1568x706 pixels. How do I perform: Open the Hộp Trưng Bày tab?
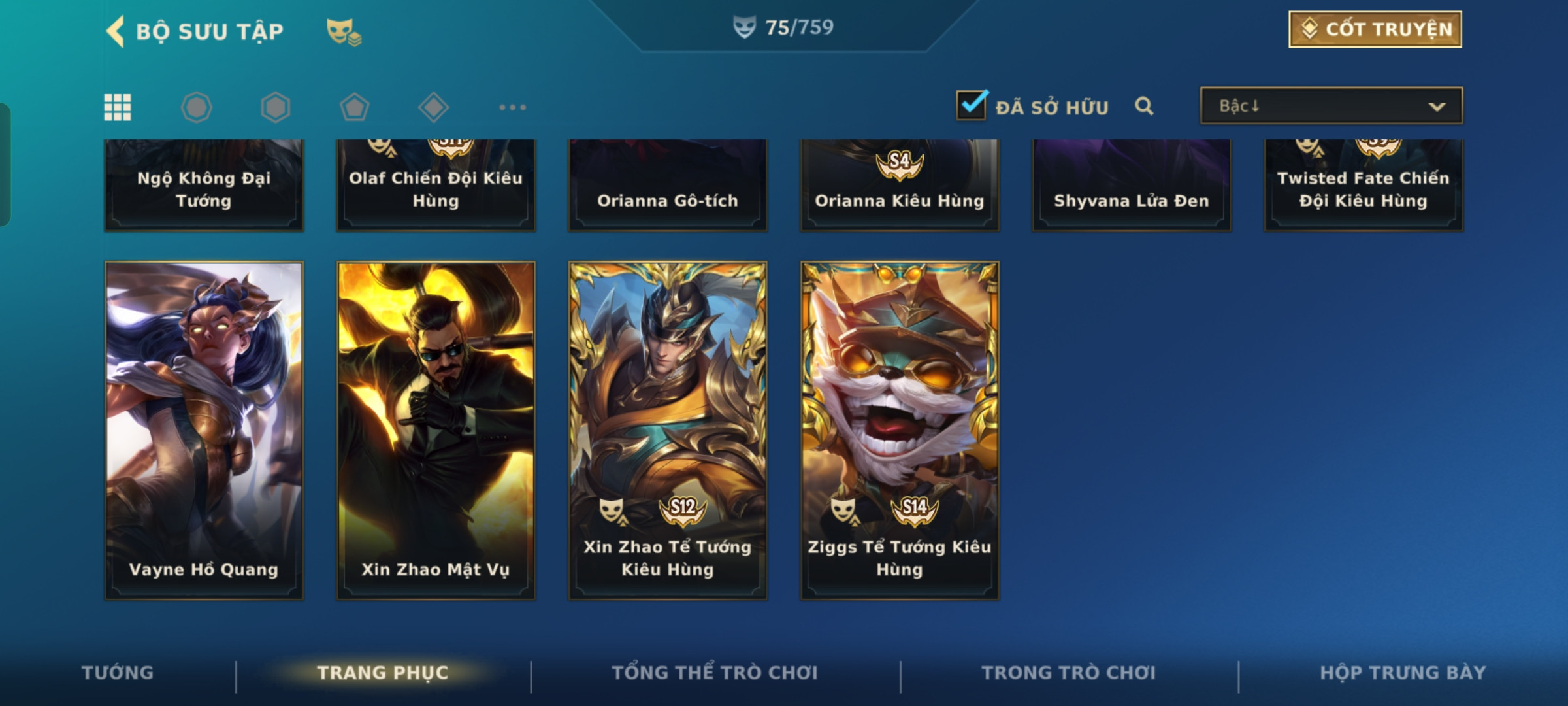pyautogui.click(x=1403, y=673)
